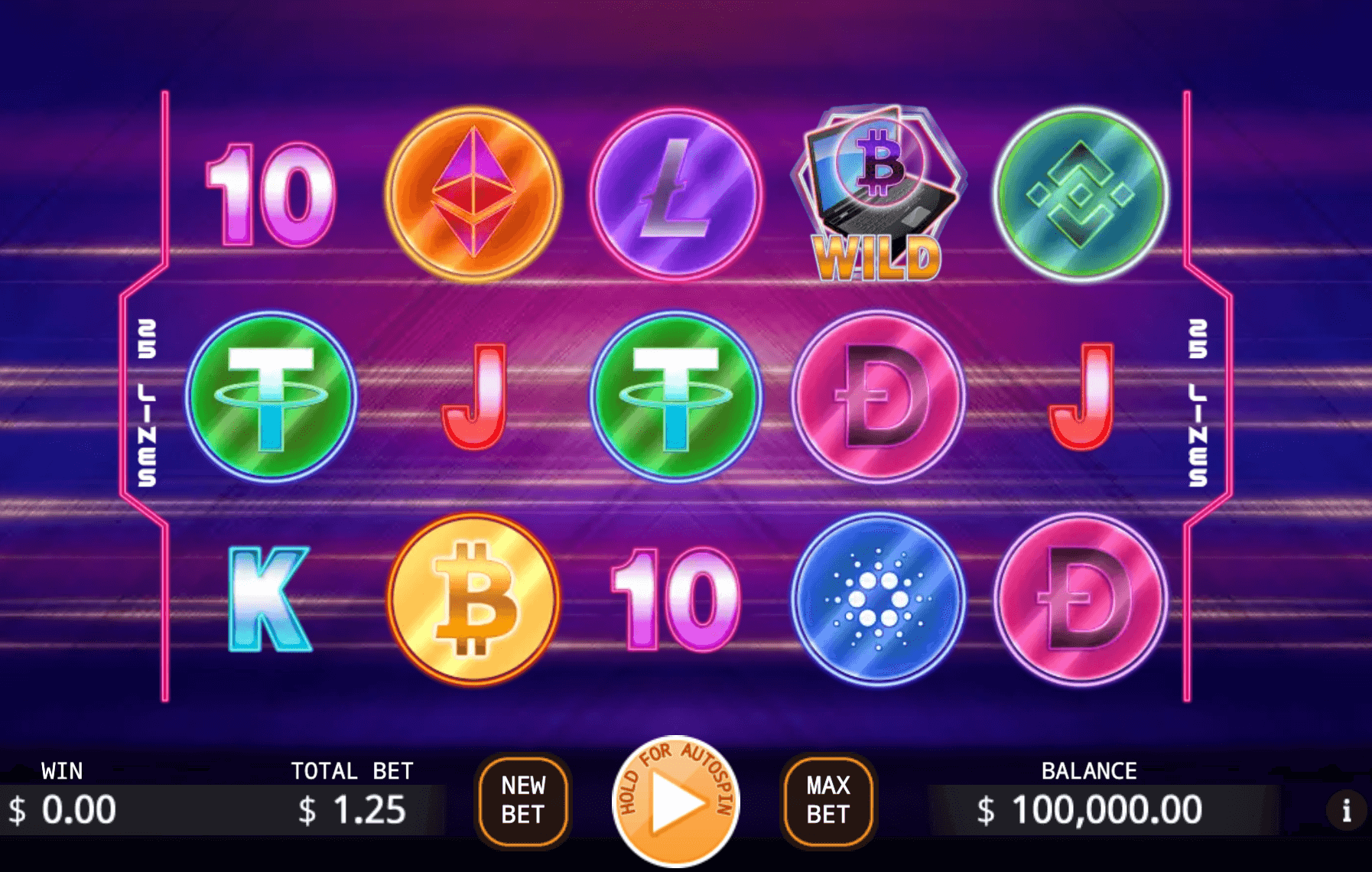Click the BALANCE display

1092,807
